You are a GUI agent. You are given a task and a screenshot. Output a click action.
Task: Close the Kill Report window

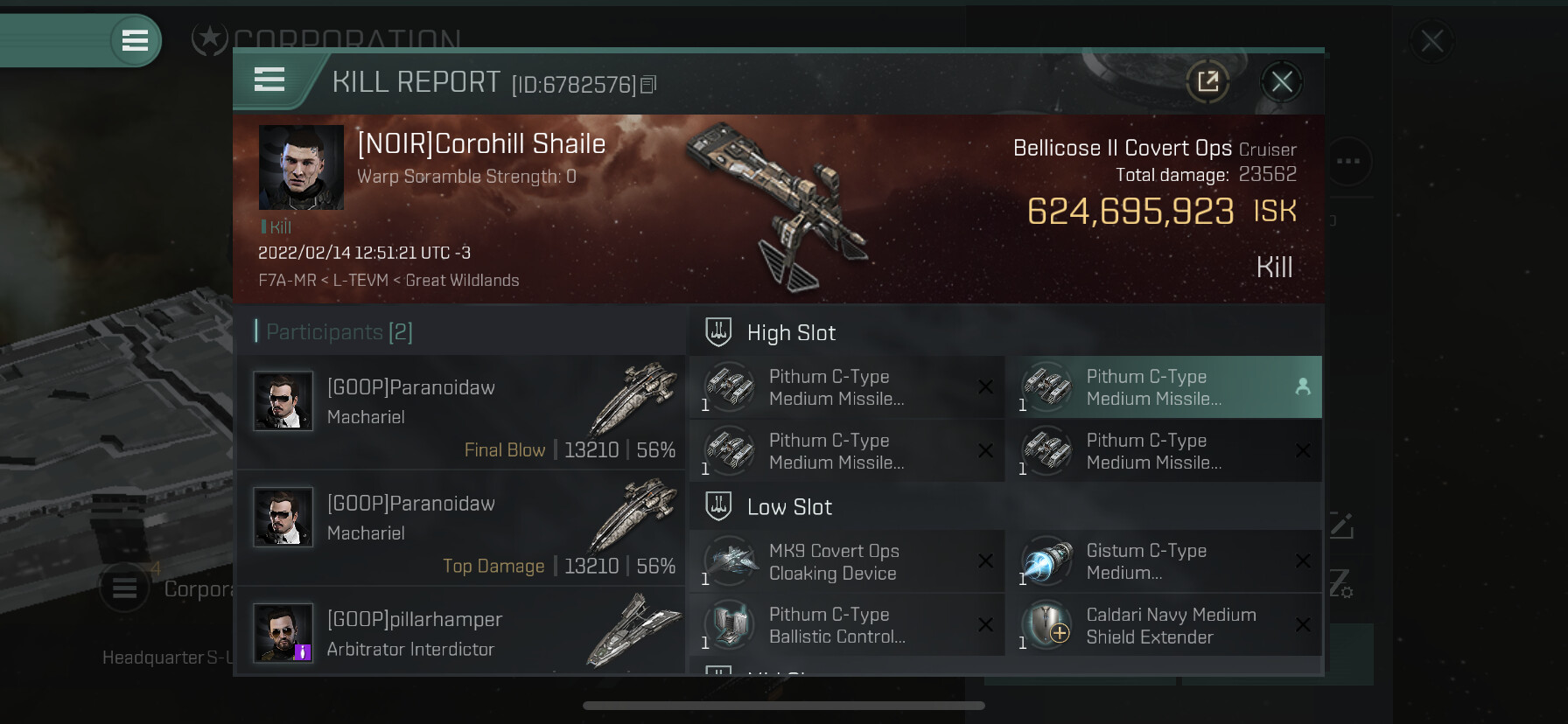pyautogui.click(x=1282, y=82)
